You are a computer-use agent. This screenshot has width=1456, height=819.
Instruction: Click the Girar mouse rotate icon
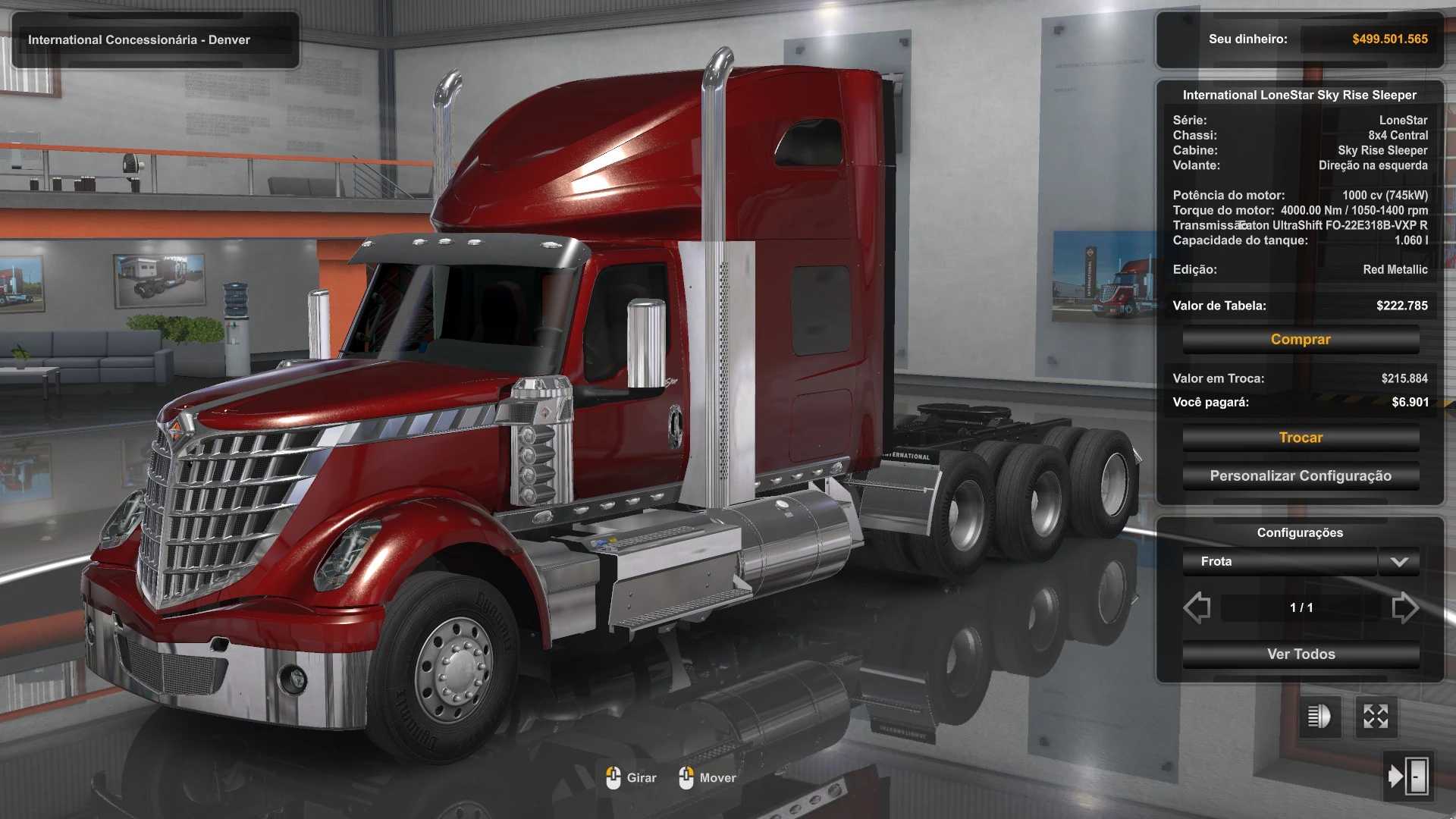click(x=614, y=777)
